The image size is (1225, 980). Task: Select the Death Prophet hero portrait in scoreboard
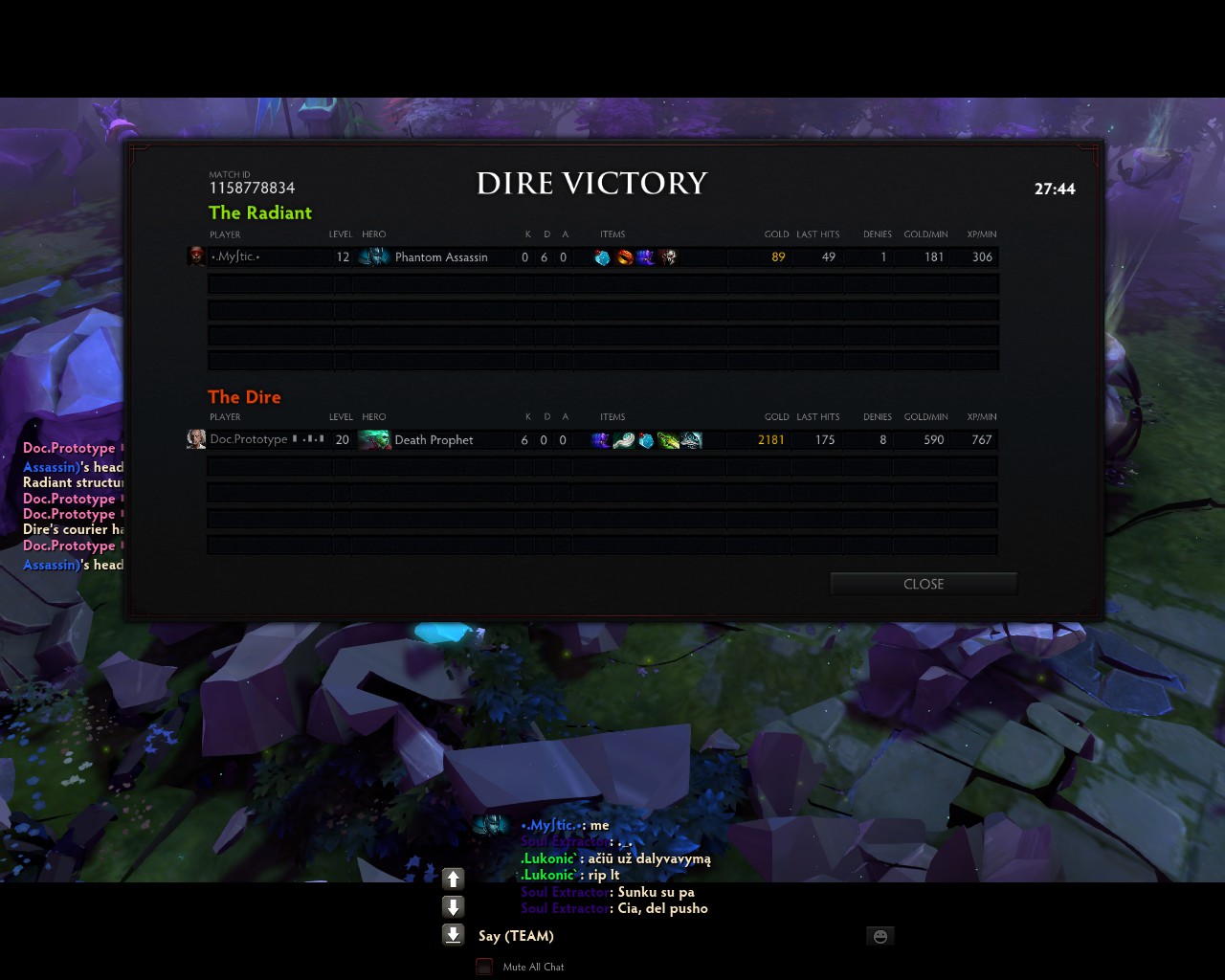click(x=373, y=439)
